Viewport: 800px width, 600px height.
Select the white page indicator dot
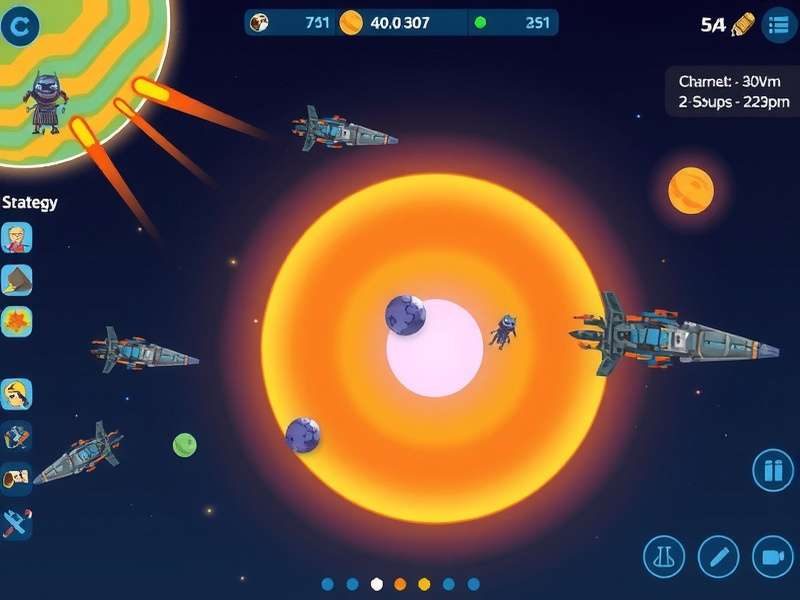[x=377, y=584]
